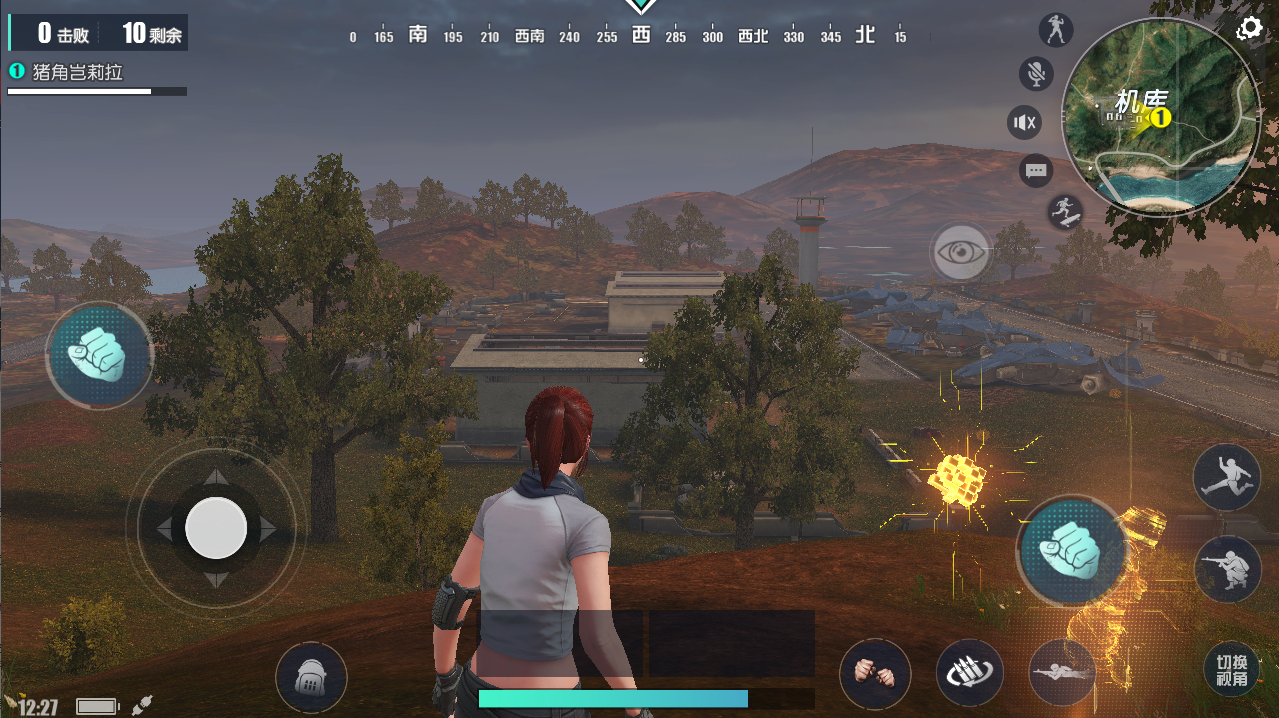Toggle the muted microphone icon
Viewport: 1279px width, 718px height.
pos(1036,73)
